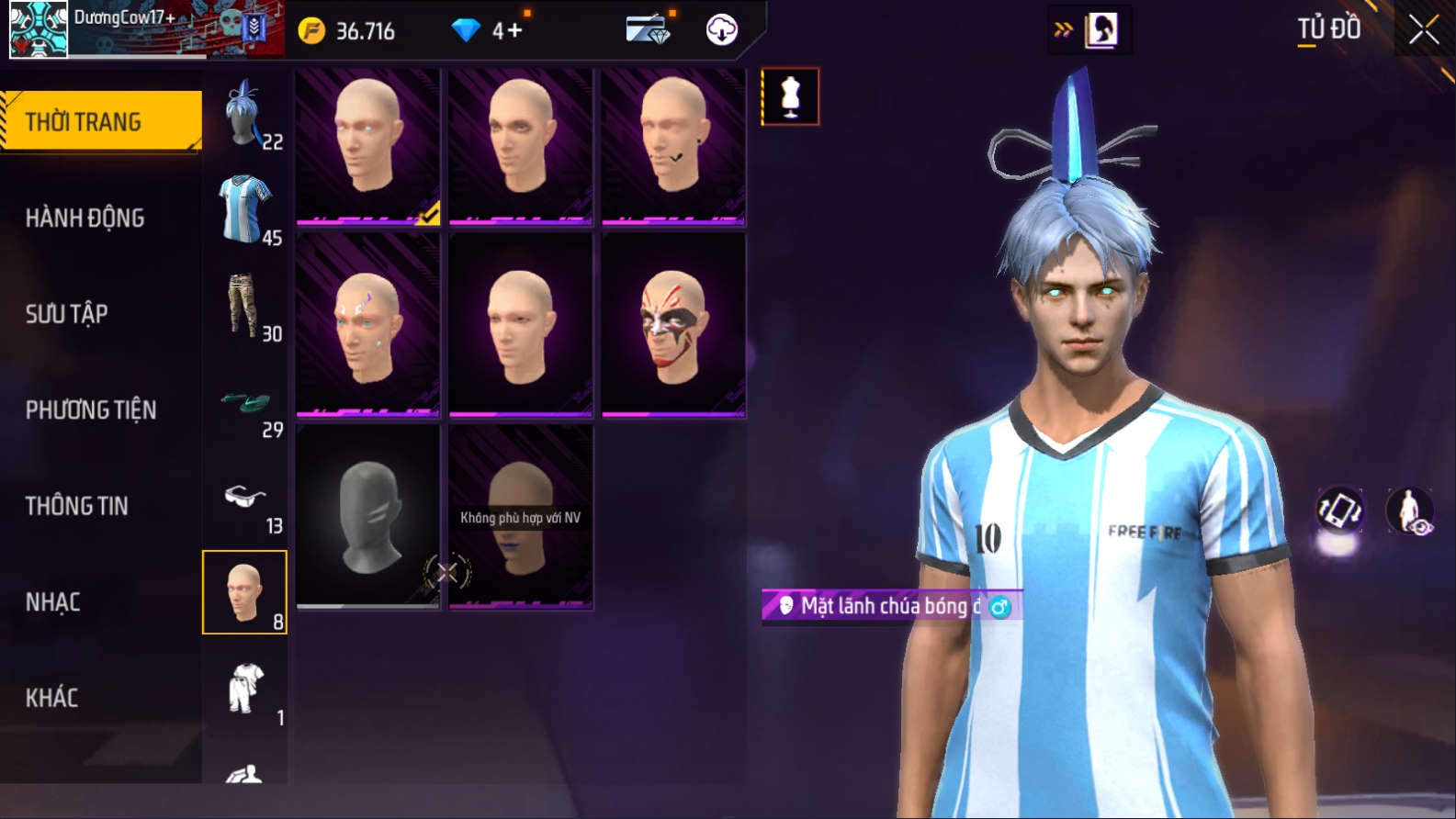Open the Nhạc music tab
This screenshot has width=1456, height=819.
coord(52,602)
